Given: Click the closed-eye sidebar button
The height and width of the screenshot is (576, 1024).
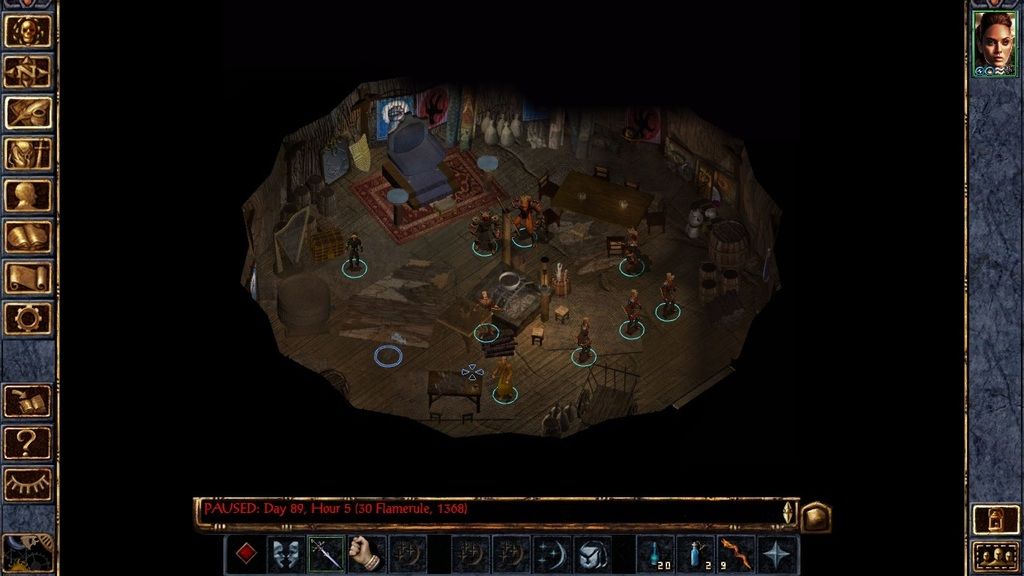Looking at the screenshot, I should [x=28, y=483].
